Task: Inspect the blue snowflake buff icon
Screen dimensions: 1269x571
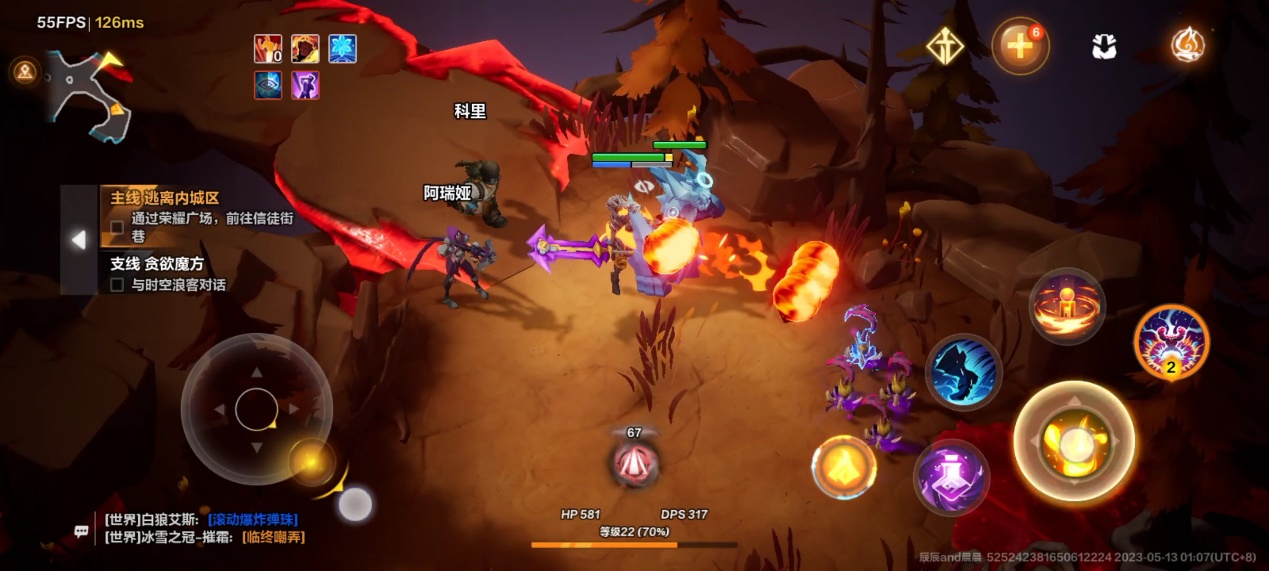Action: (x=342, y=49)
